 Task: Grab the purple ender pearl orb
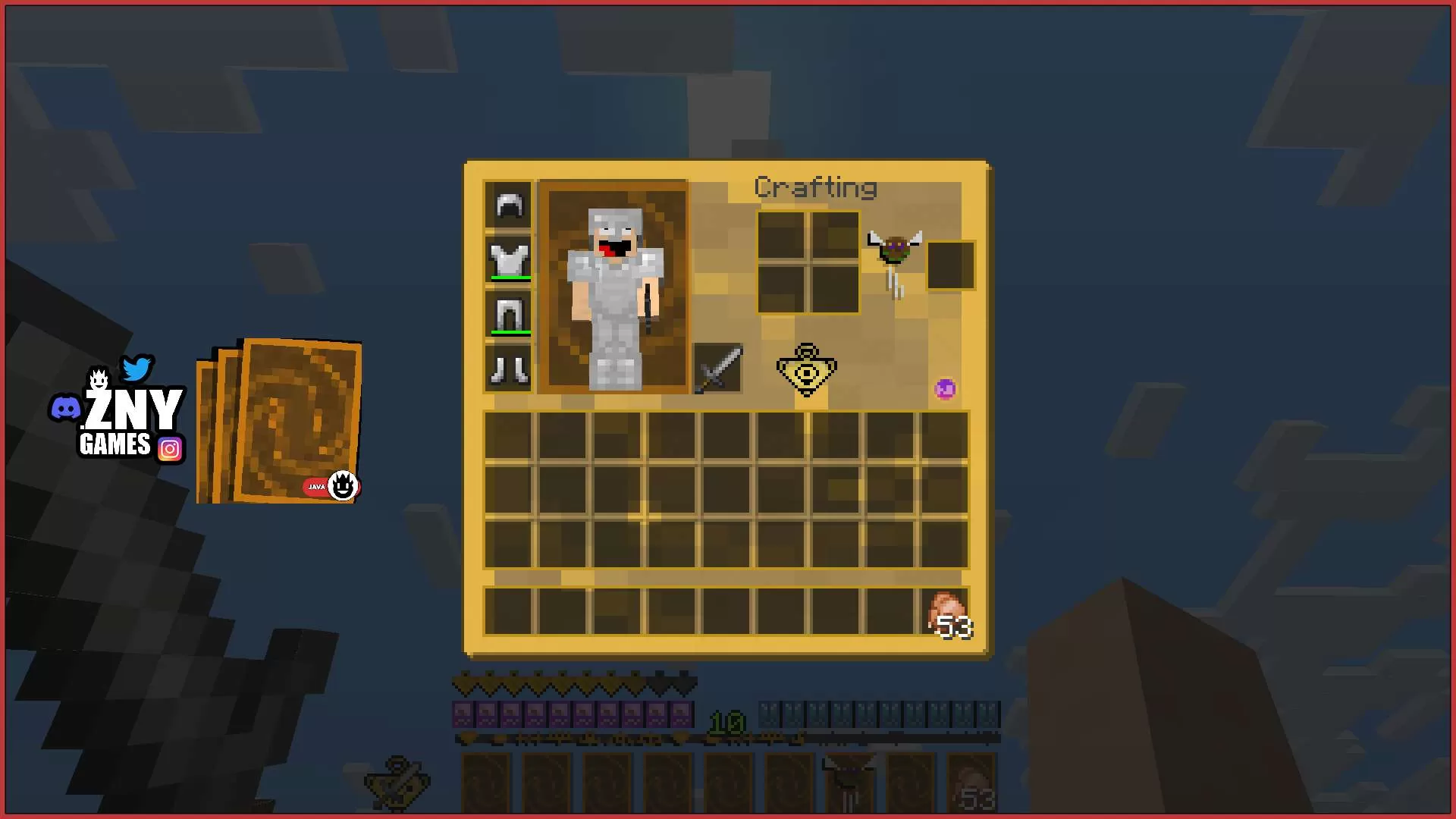944,389
